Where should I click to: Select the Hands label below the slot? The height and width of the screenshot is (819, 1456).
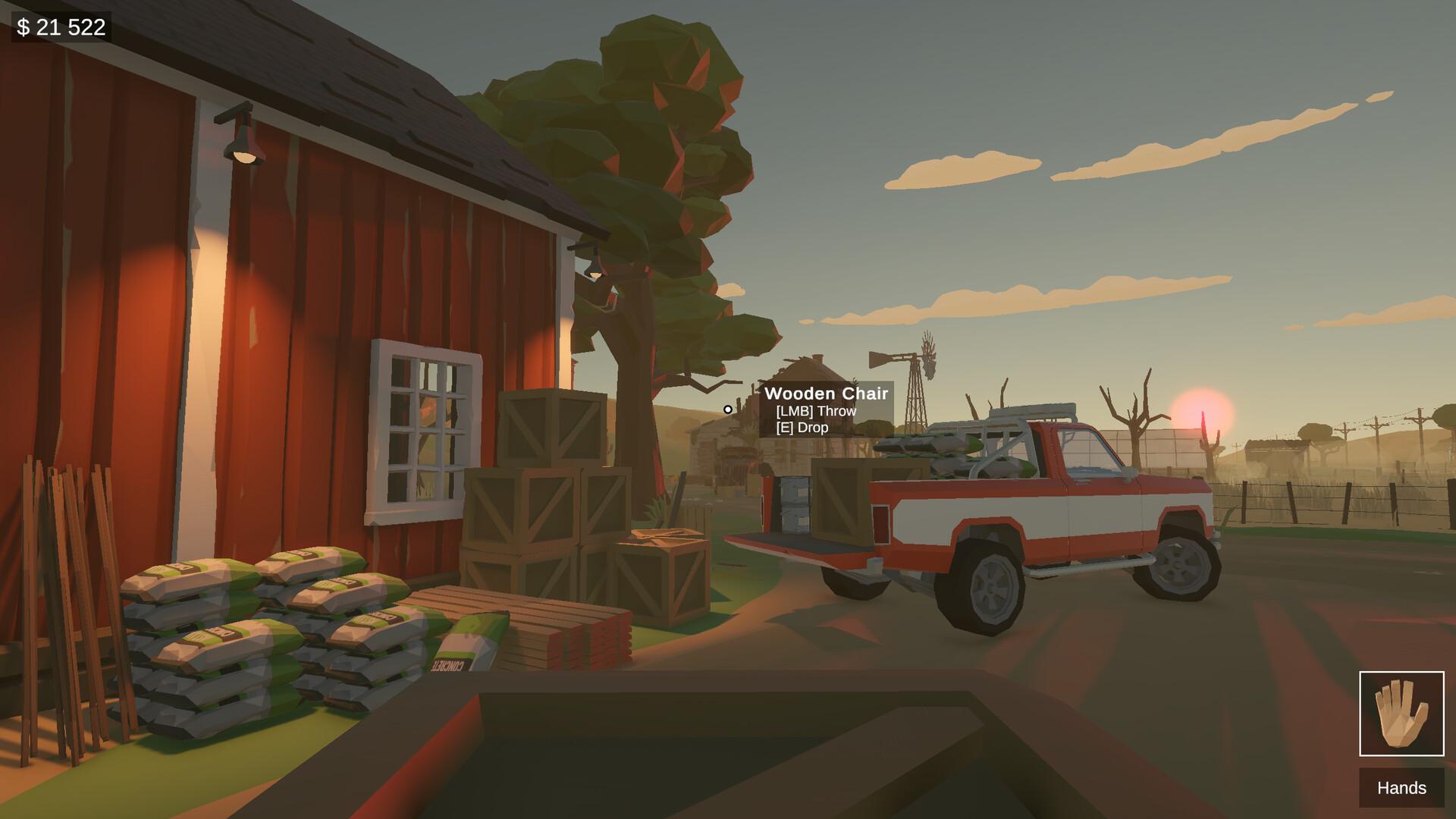pyautogui.click(x=1402, y=789)
